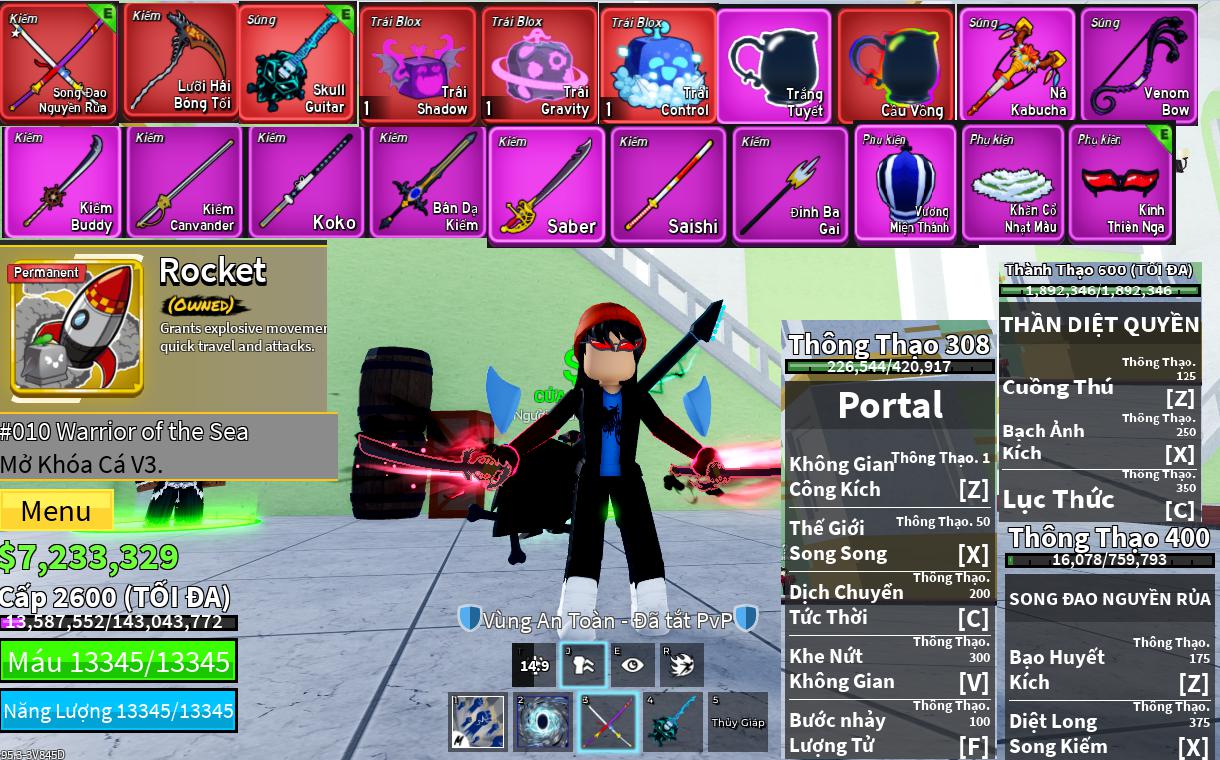Select the Buddy sword slot

point(63,182)
